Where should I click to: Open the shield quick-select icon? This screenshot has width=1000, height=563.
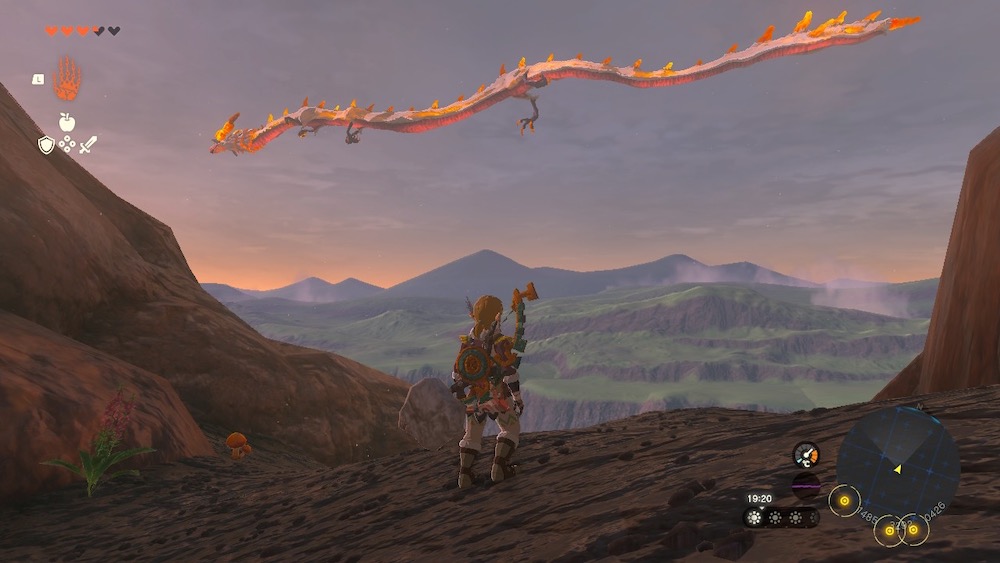tap(46, 145)
